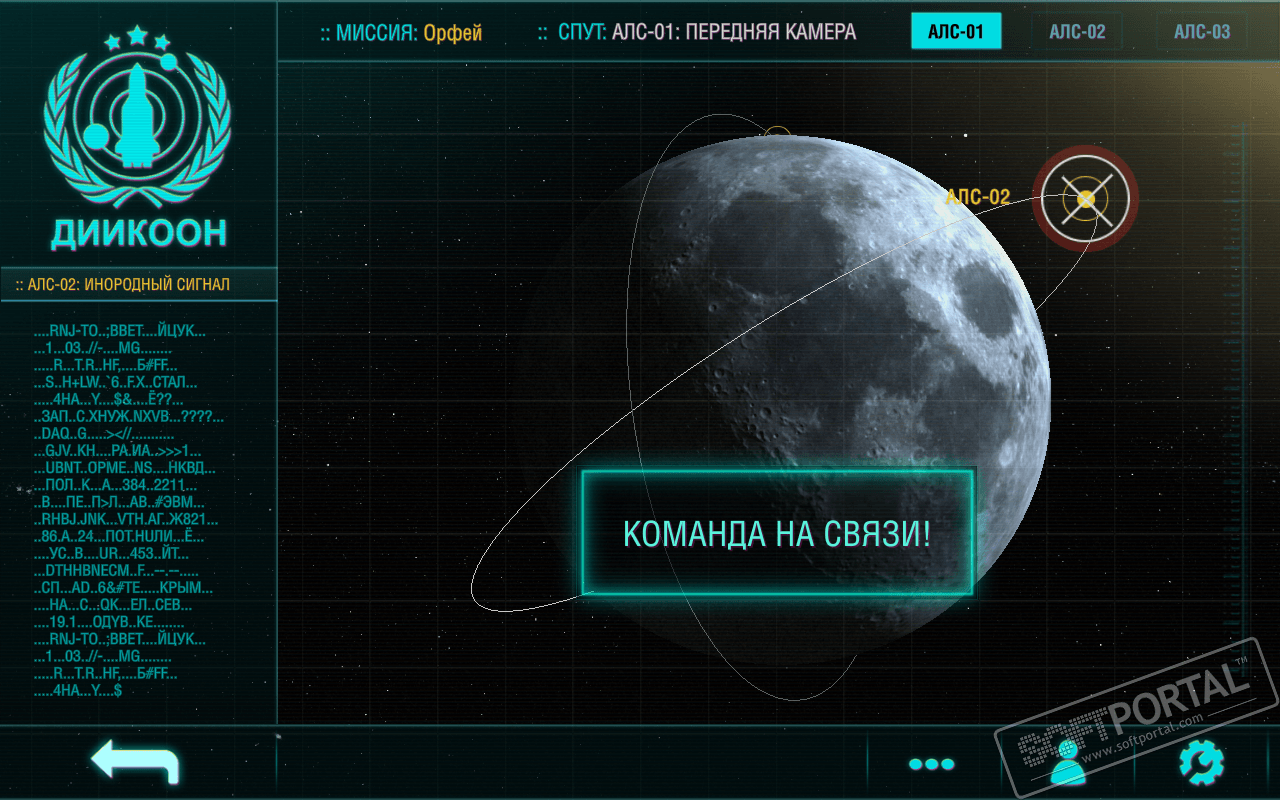
Task: Go back with the return arrow
Action: pos(135,762)
